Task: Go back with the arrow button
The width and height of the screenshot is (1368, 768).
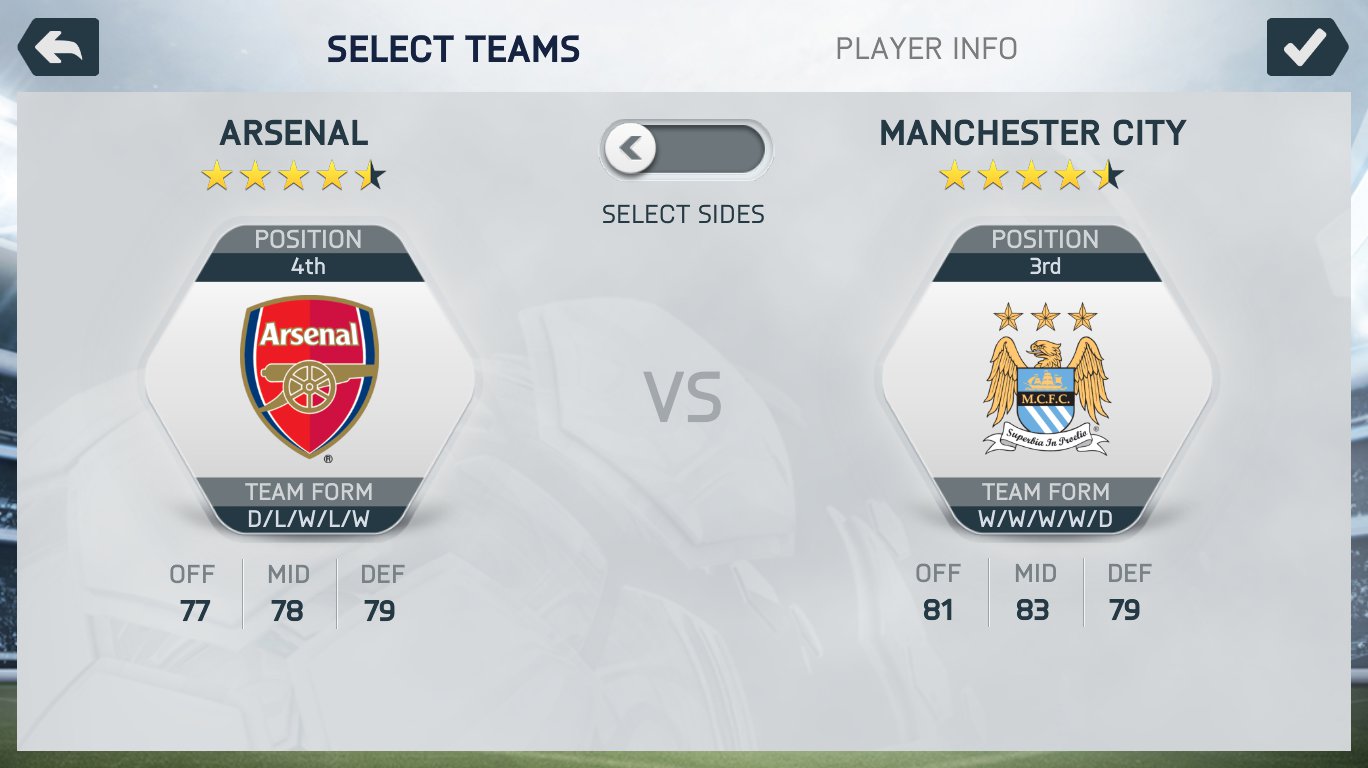Action: 58,47
